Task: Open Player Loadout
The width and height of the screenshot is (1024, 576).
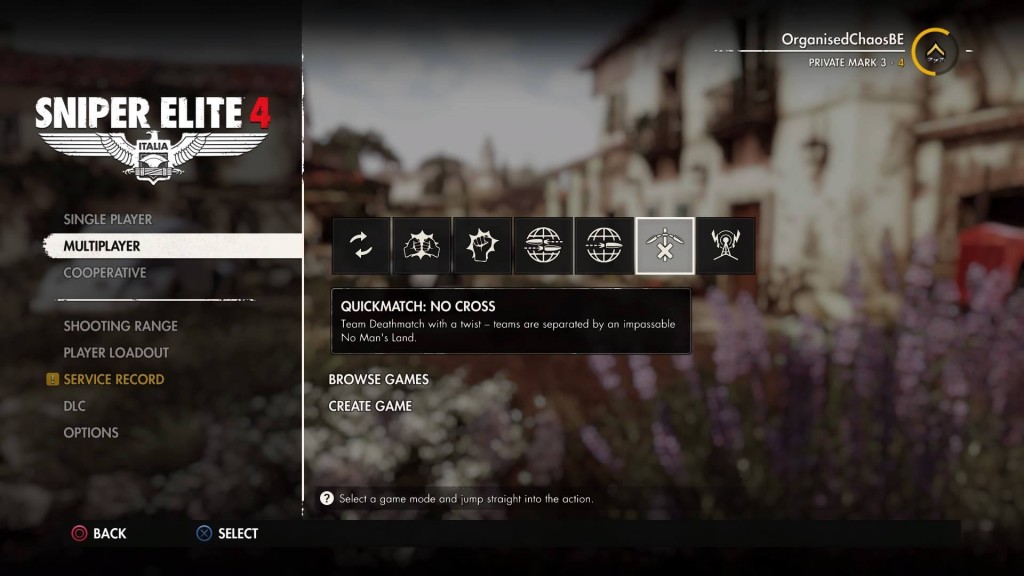Action: tap(116, 353)
